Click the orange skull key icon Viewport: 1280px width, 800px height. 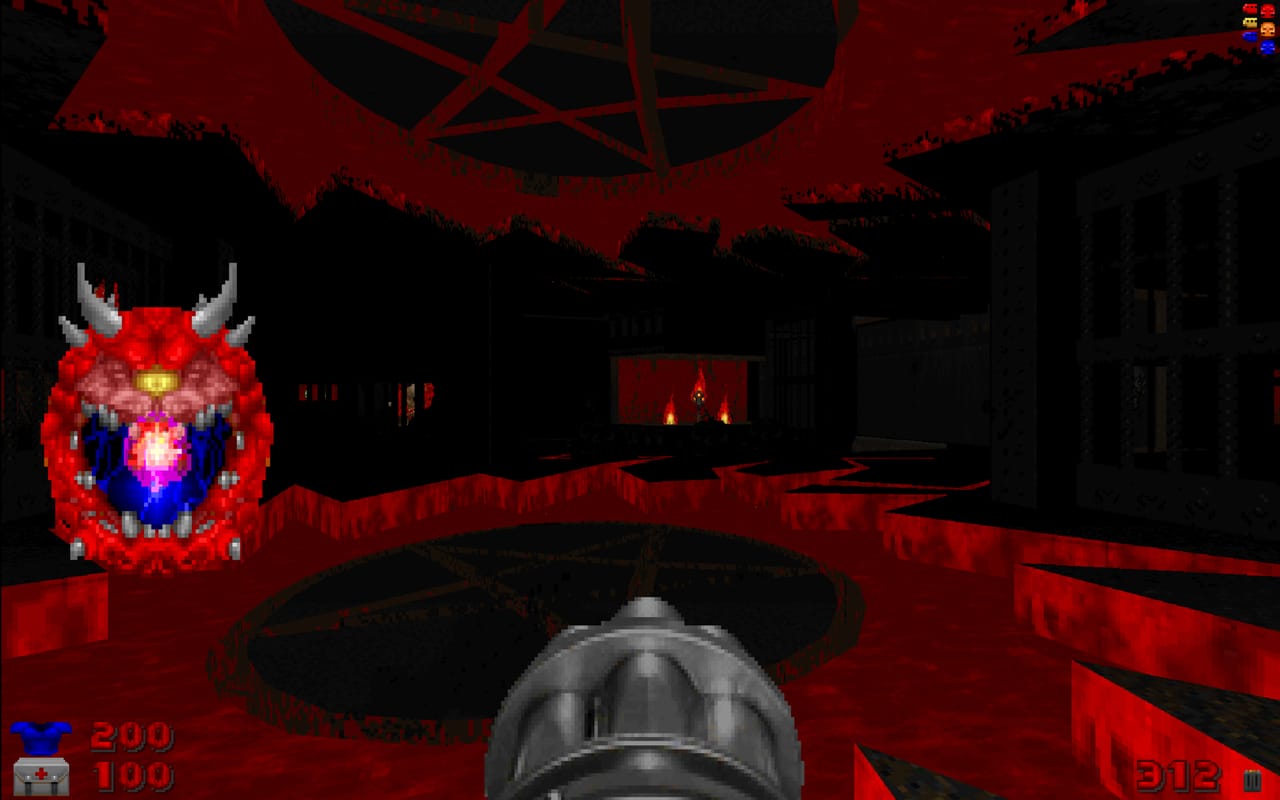tap(1267, 29)
